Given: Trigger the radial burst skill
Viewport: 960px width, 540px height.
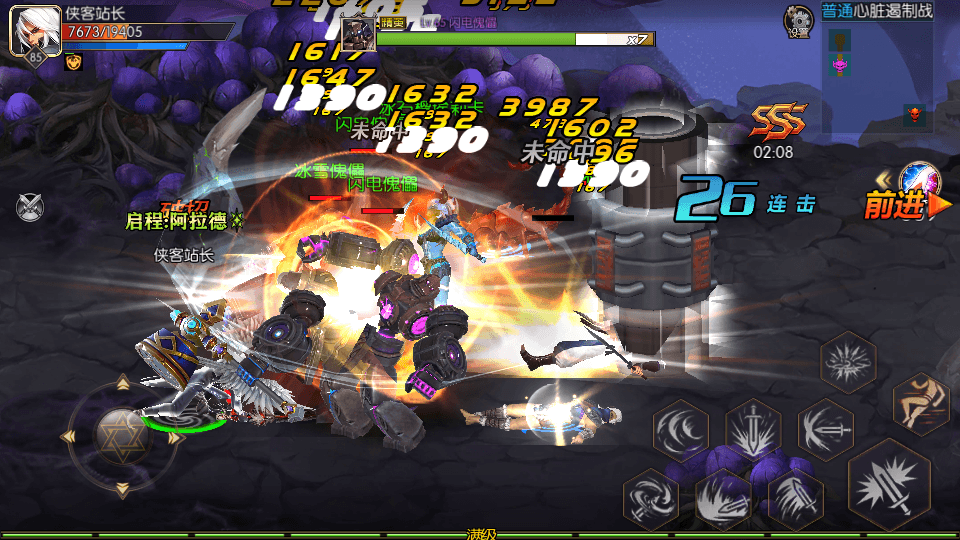Looking at the screenshot, I should click(x=848, y=361).
